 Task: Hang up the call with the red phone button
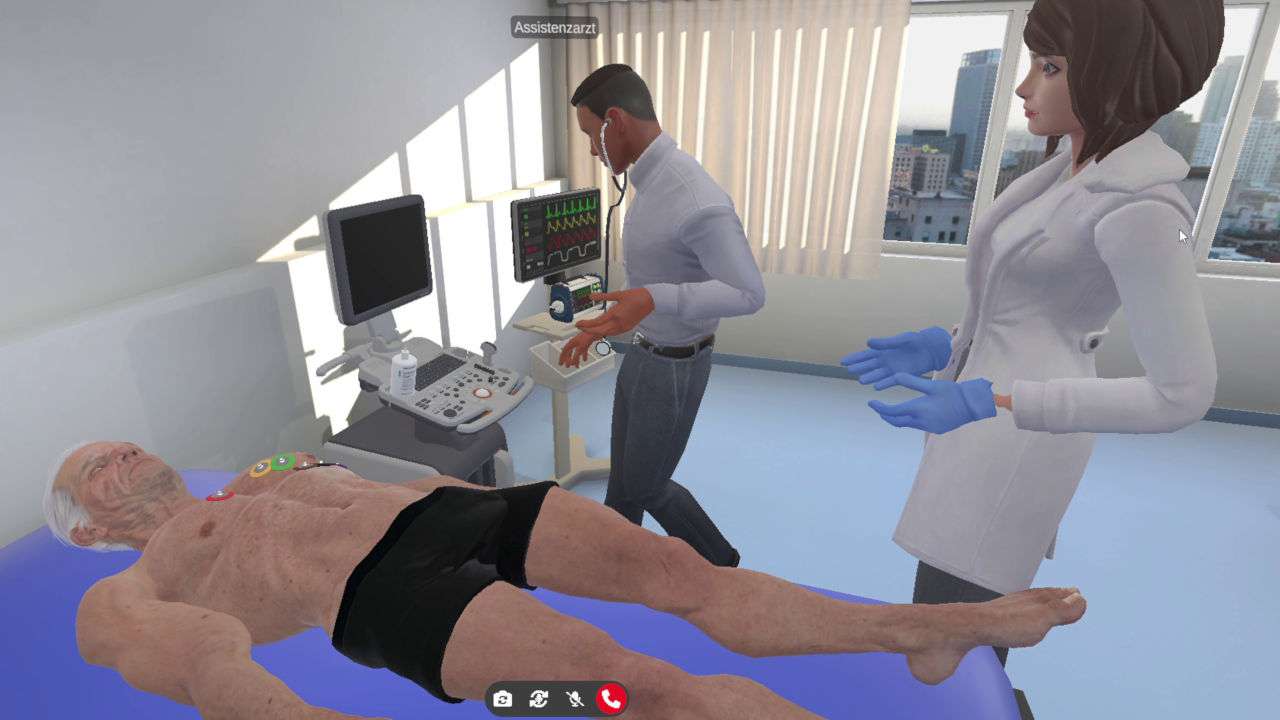coord(611,700)
